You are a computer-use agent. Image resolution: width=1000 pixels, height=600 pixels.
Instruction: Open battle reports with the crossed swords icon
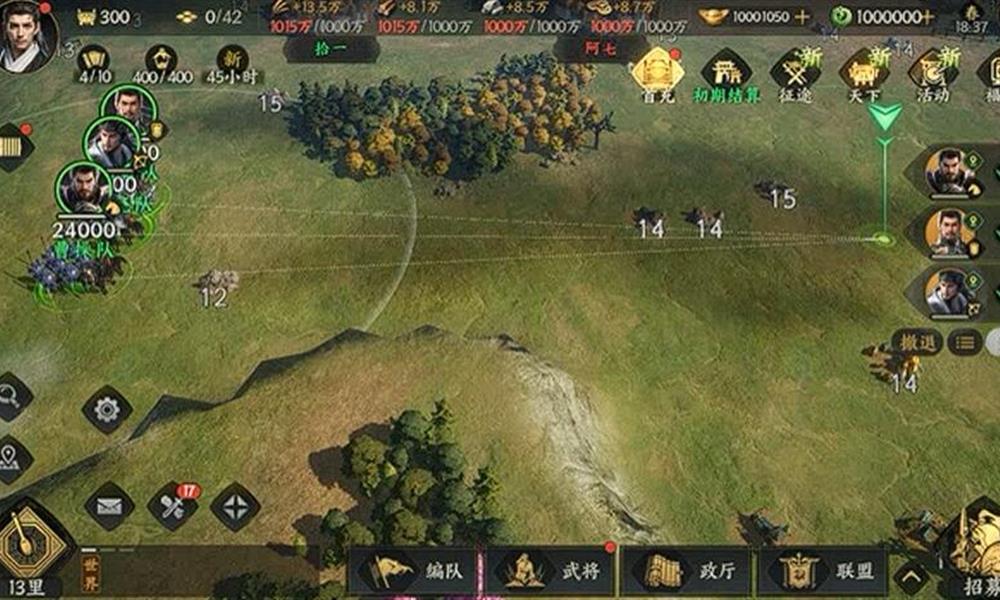[x=172, y=506]
